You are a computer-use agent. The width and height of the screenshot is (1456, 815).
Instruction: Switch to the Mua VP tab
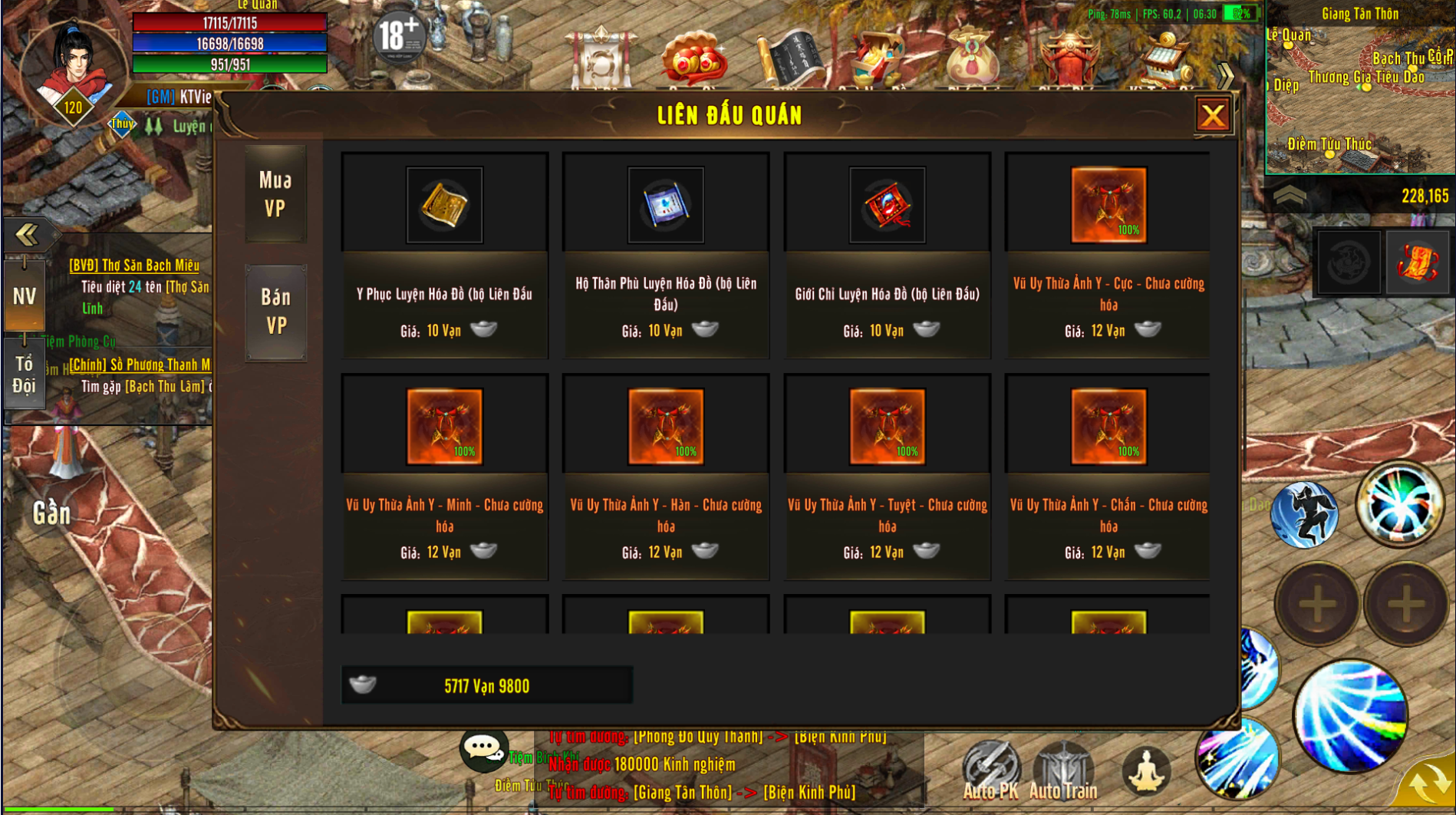pyautogui.click(x=275, y=194)
